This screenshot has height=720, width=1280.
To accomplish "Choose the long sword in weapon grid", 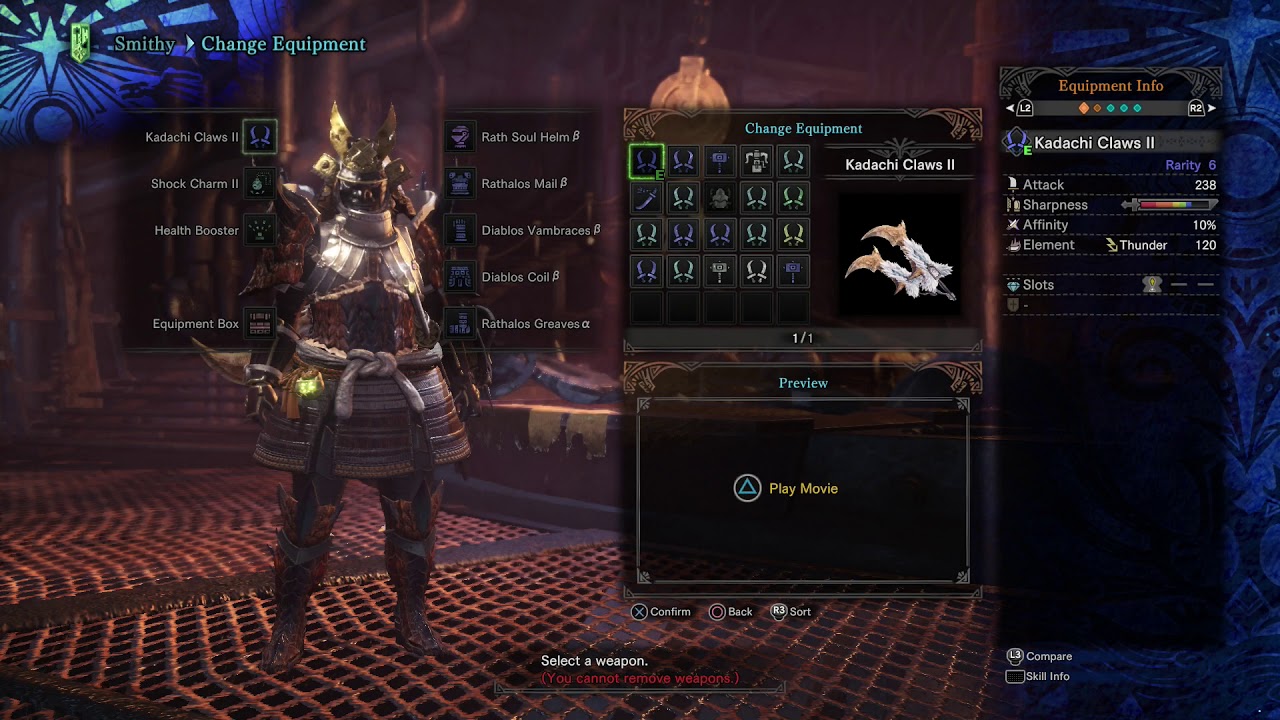I will pos(647,198).
